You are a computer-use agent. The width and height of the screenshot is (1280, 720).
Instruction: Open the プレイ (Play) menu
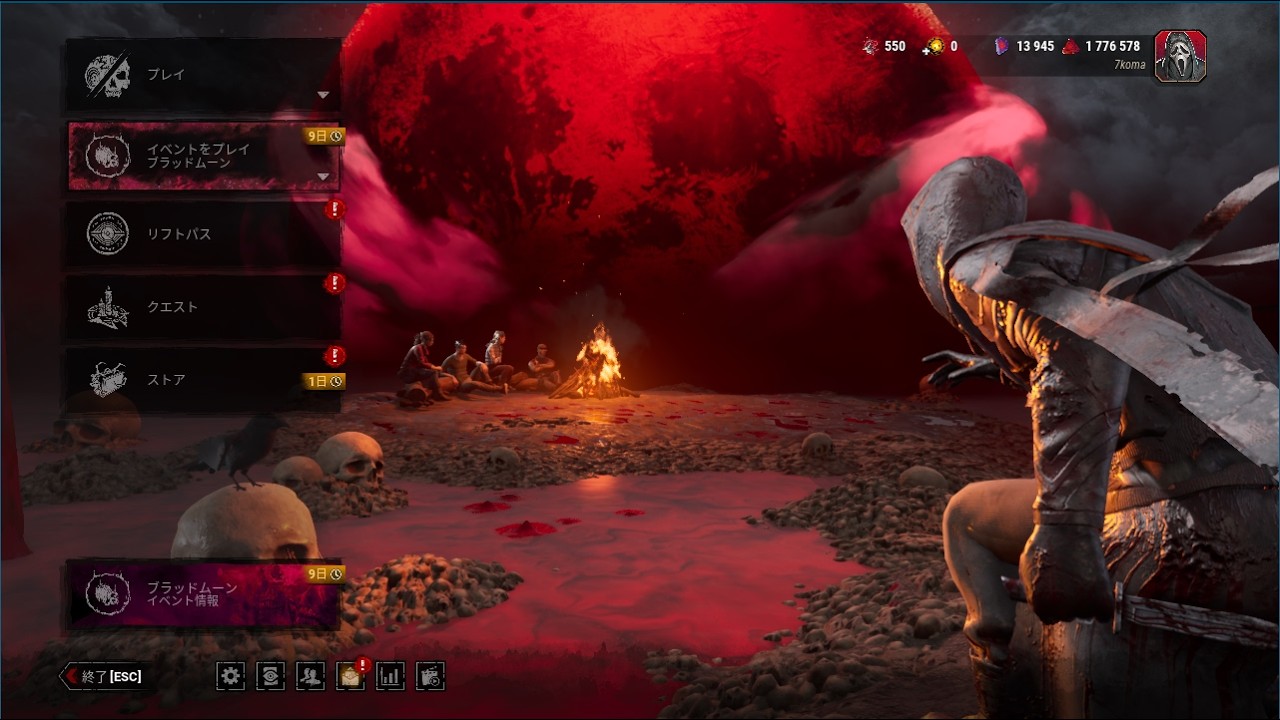[x=203, y=75]
